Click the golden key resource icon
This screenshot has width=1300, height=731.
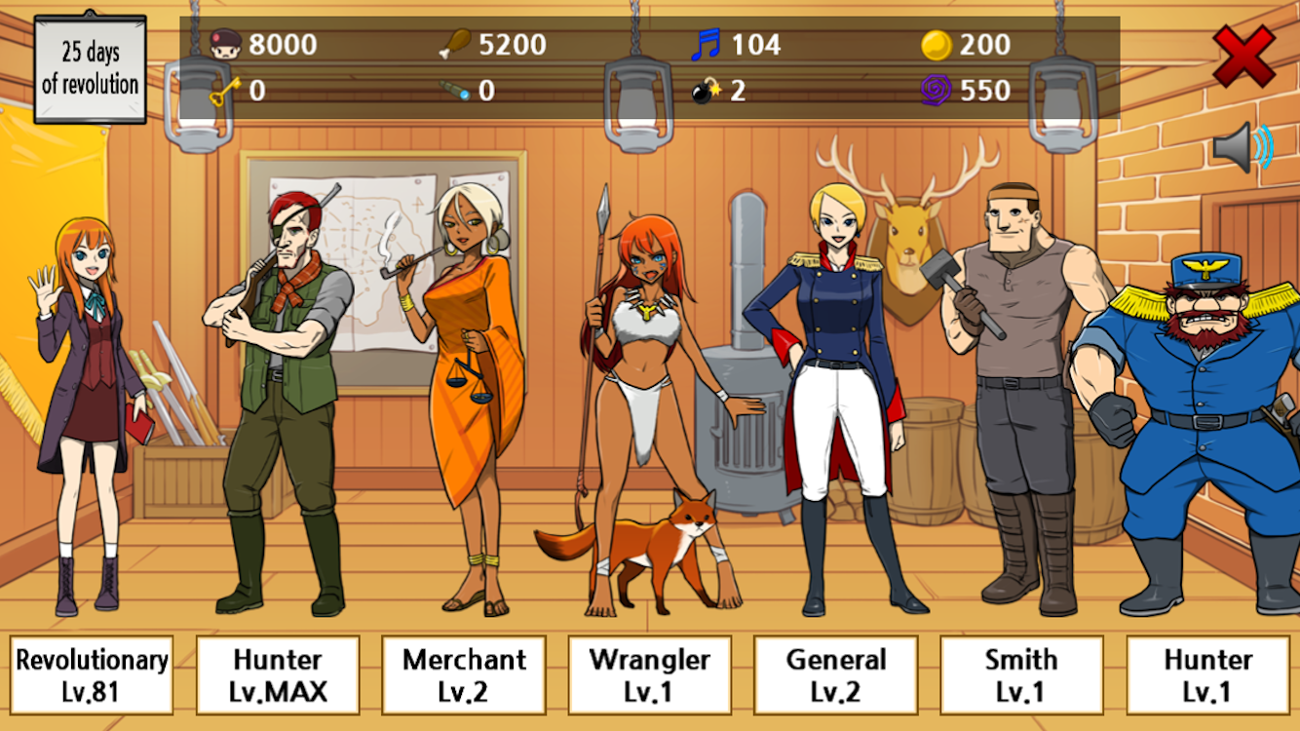[224, 90]
